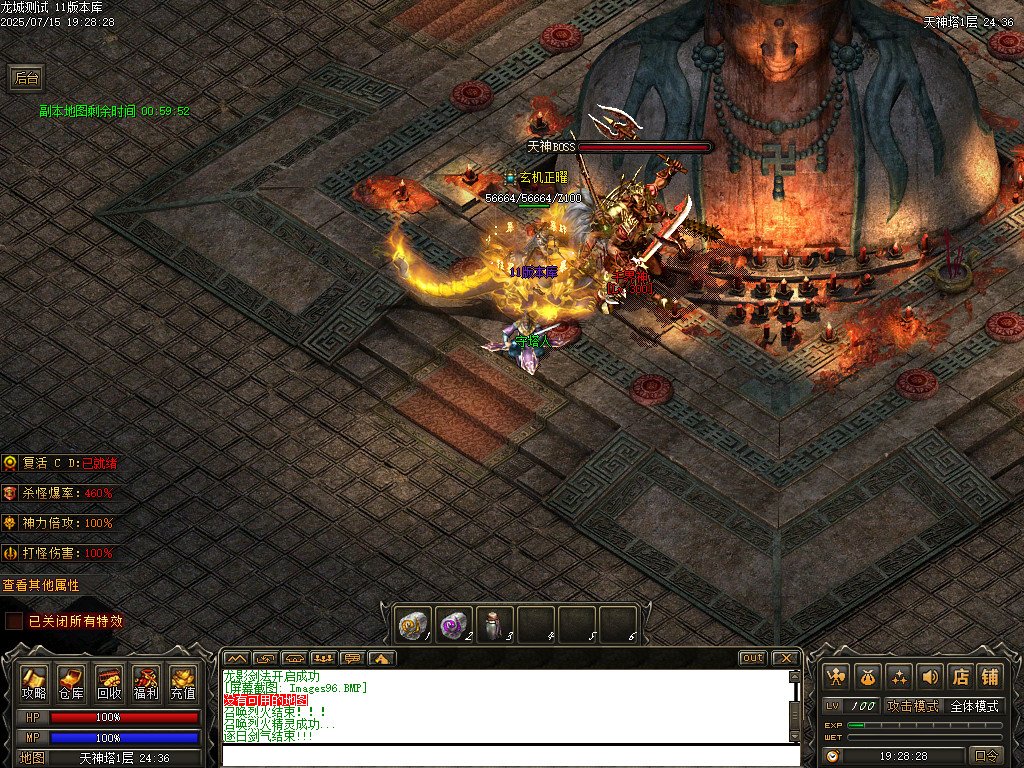
Task: Open the 福利 welfare rewards
Action: coord(146,682)
